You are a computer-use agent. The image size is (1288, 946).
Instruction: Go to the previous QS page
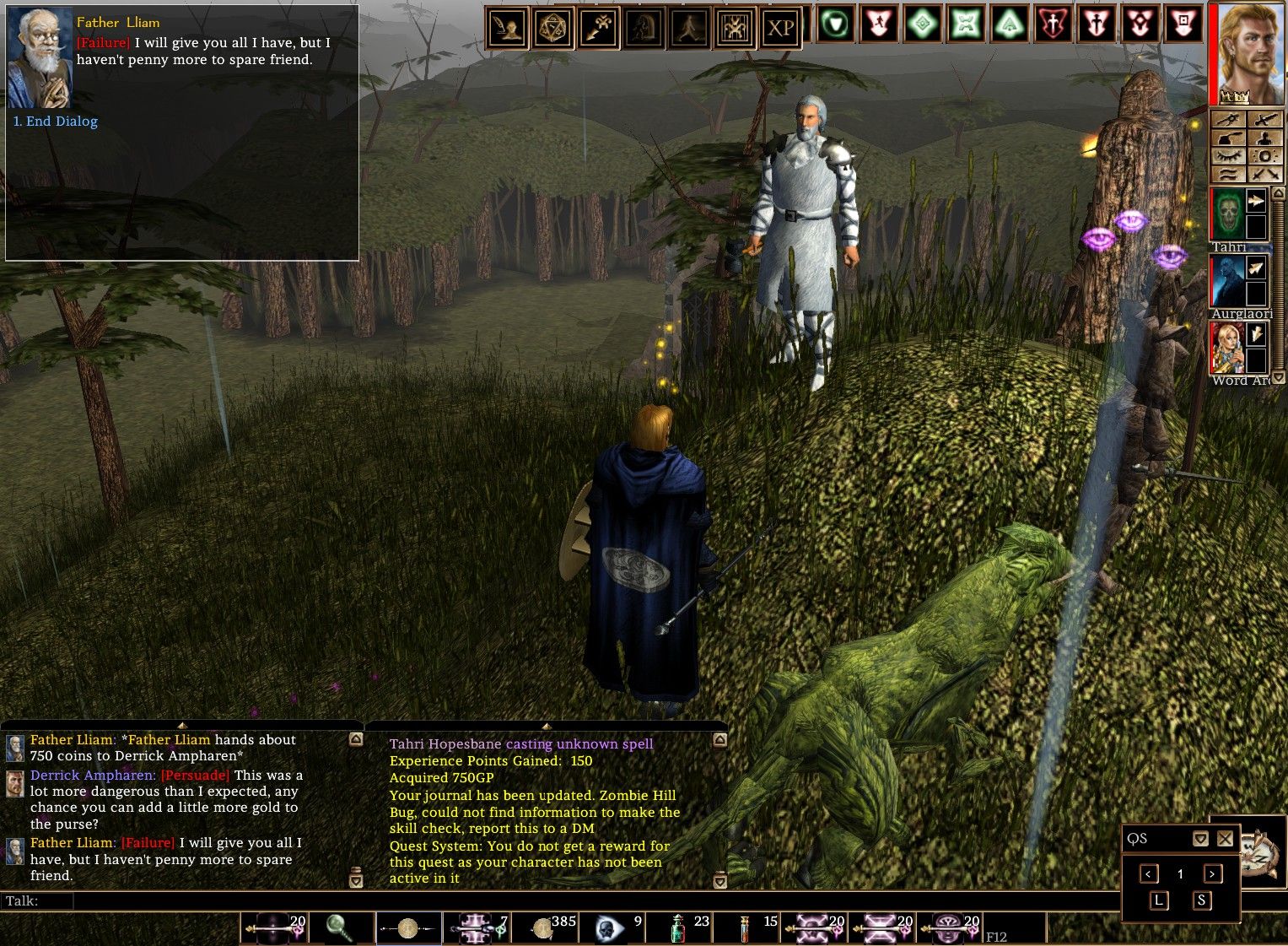pyautogui.click(x=1149, y=874)
